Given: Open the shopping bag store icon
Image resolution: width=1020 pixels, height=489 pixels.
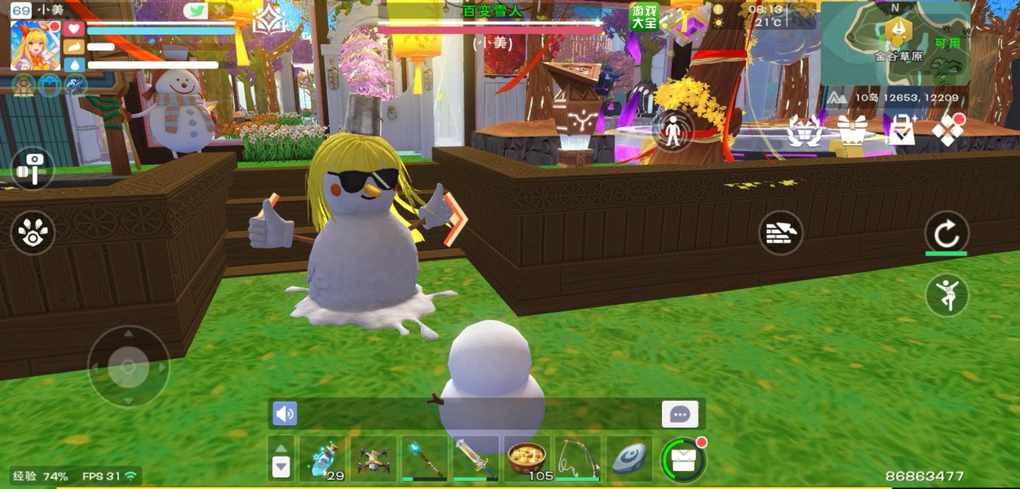Looking at the screenshot, I should pos(902,131).
